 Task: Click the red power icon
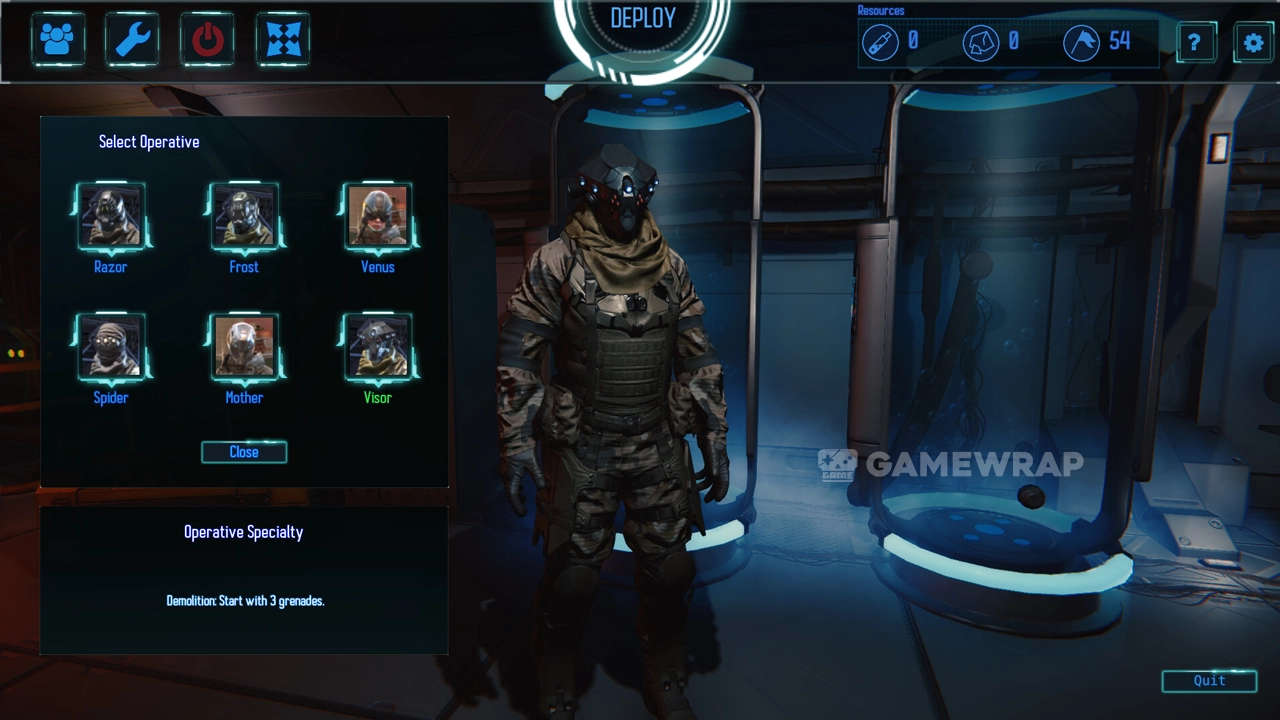208,40
